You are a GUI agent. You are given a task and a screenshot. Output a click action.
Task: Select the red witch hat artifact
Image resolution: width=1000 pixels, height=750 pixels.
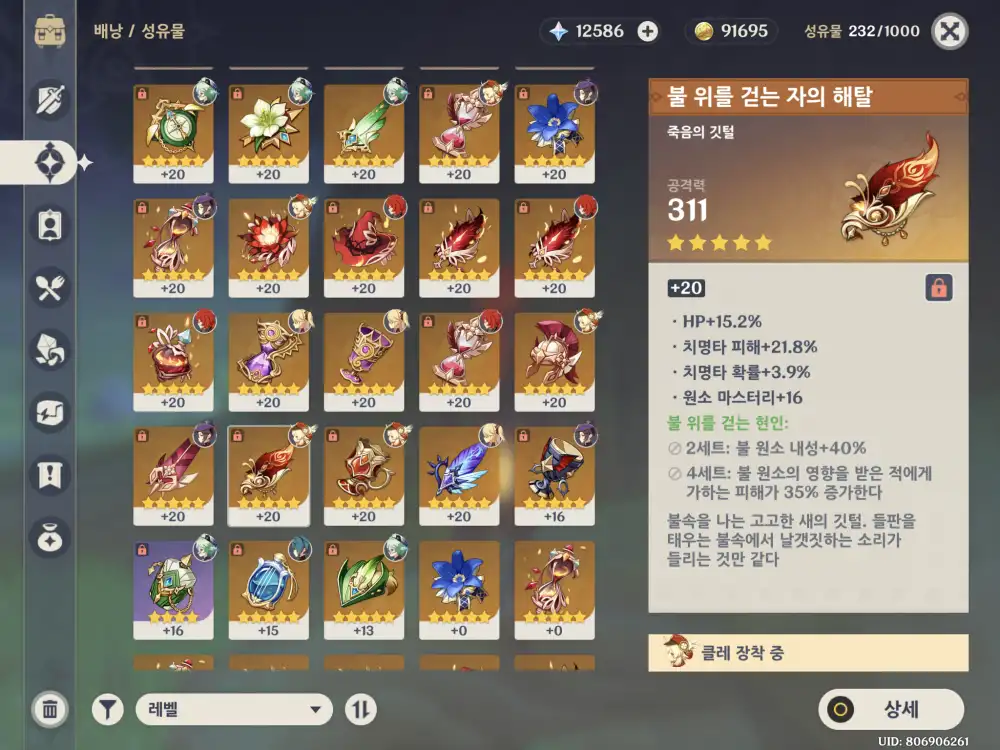pyautogui.click(x=364, y=247)
